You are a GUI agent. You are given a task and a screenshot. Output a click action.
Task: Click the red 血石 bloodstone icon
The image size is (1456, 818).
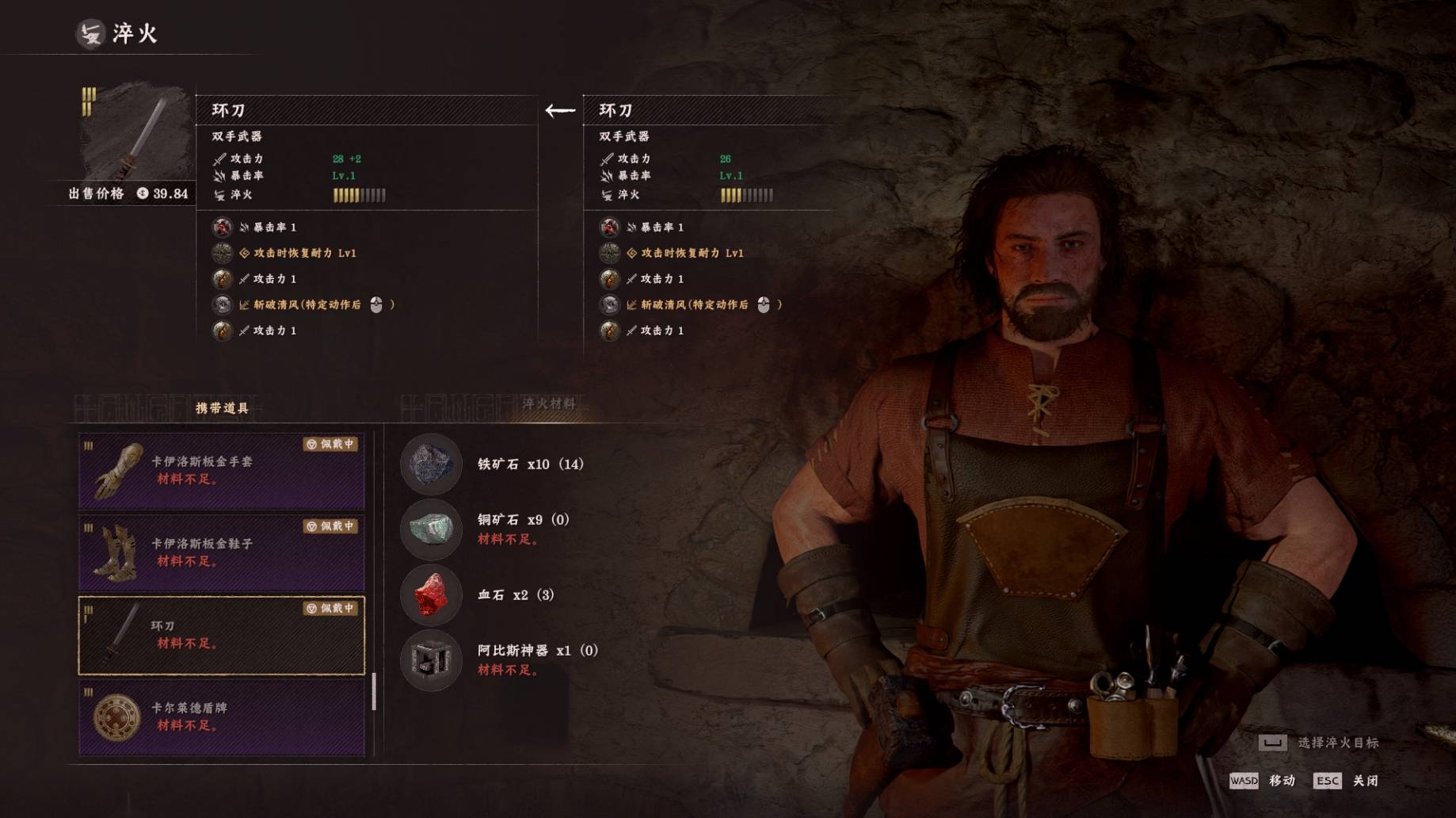coord(431,594)
